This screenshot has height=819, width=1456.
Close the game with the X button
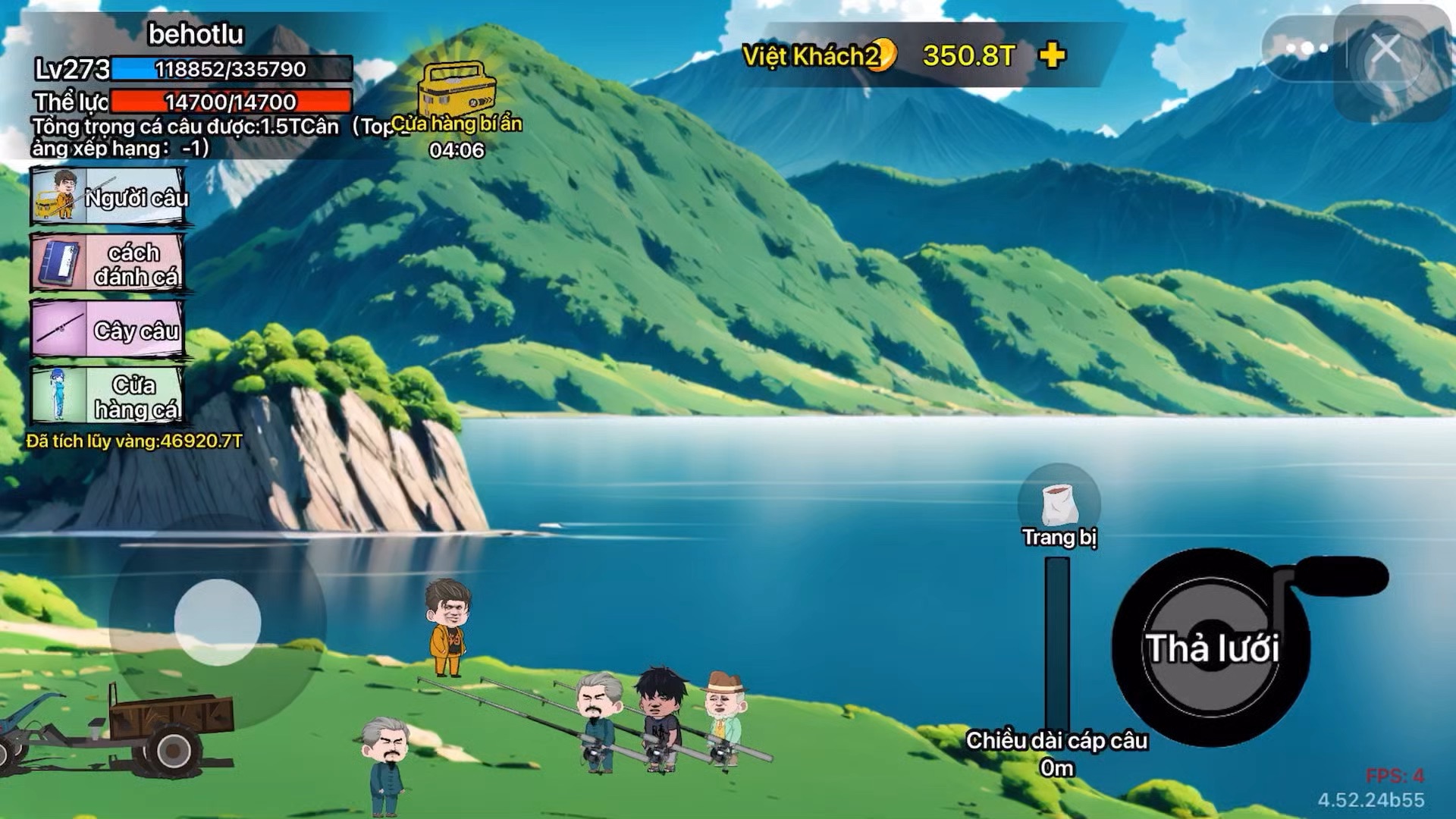1385,50
